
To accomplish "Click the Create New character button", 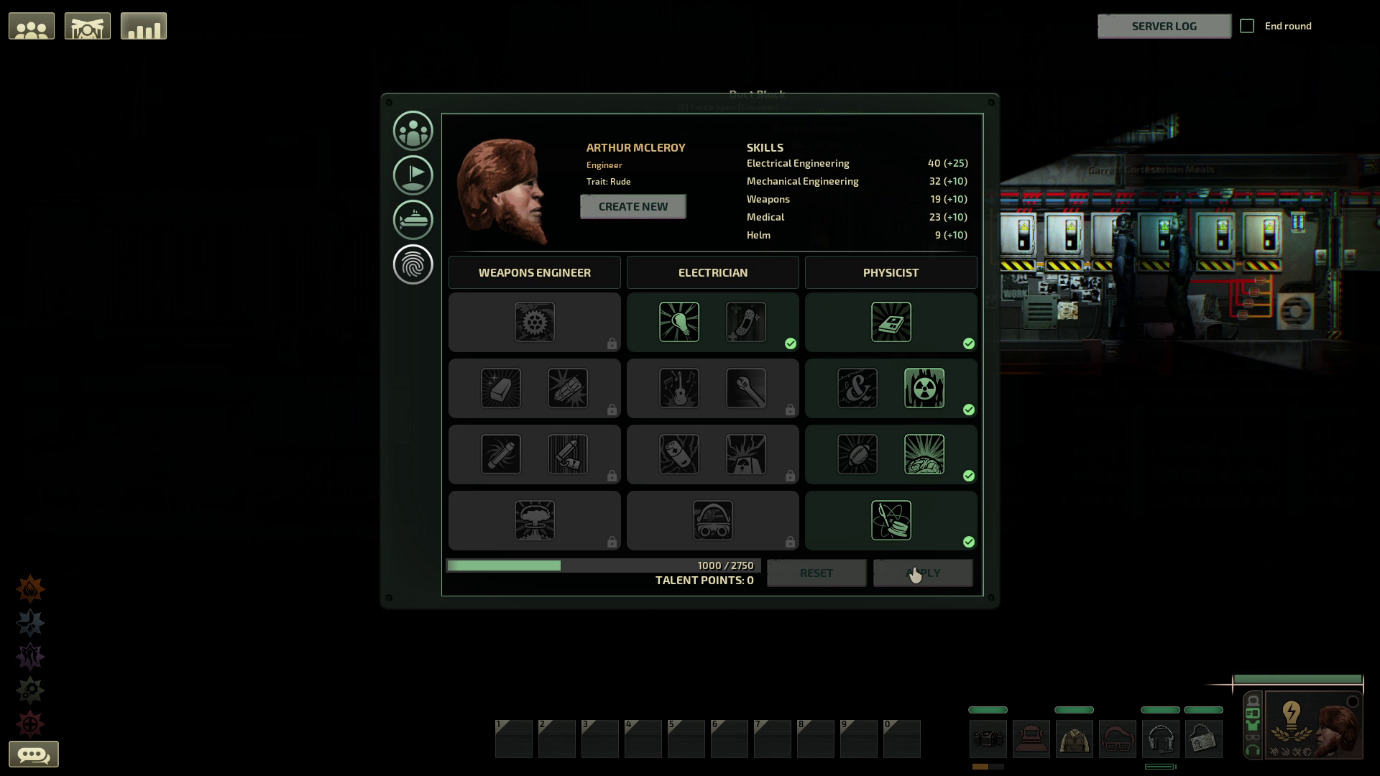I will [633, 207].
